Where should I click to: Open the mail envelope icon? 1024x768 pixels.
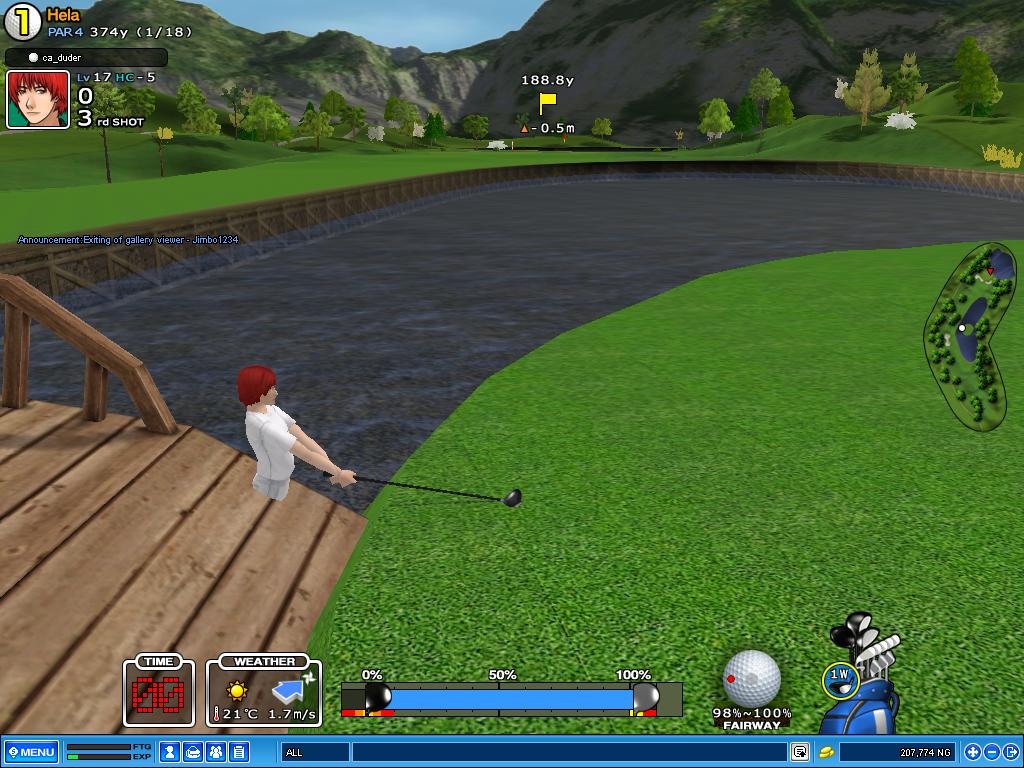[x=194, y=752]
